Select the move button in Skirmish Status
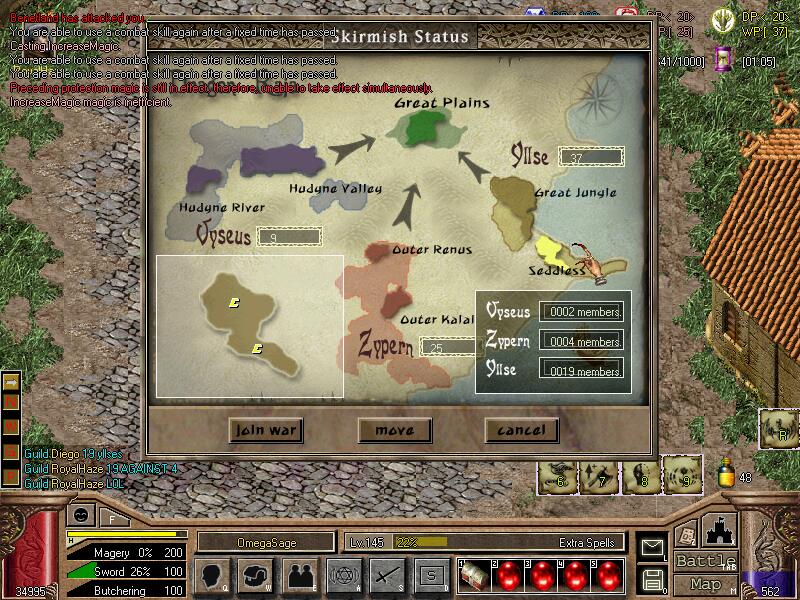Screen dimensions: 800x600 tap(394, 430)
